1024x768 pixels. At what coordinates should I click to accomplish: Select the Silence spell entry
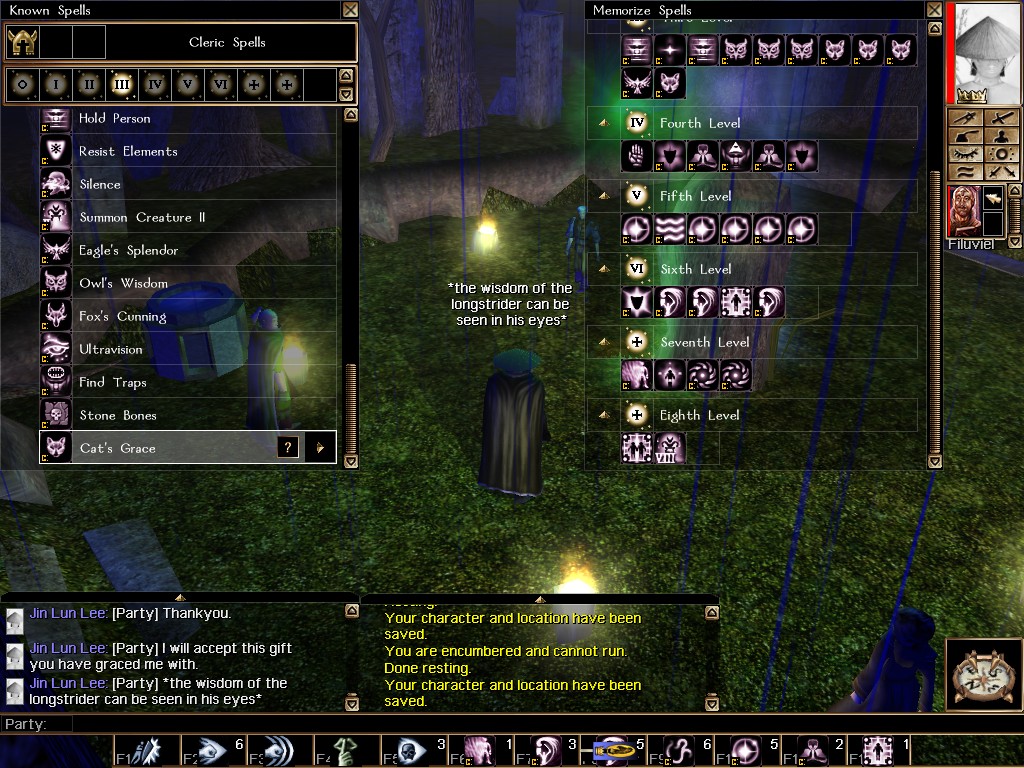click(100, 185)
